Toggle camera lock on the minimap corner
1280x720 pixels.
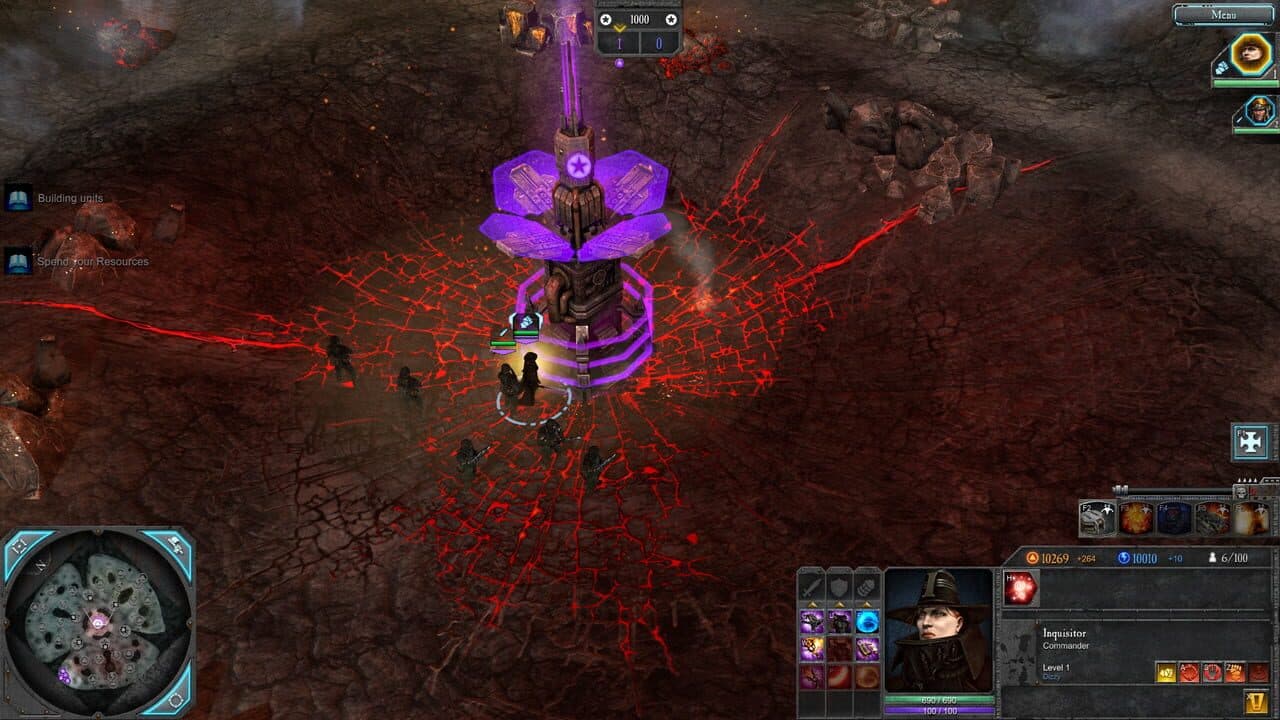pyautogui.click(x=18, y=545)
